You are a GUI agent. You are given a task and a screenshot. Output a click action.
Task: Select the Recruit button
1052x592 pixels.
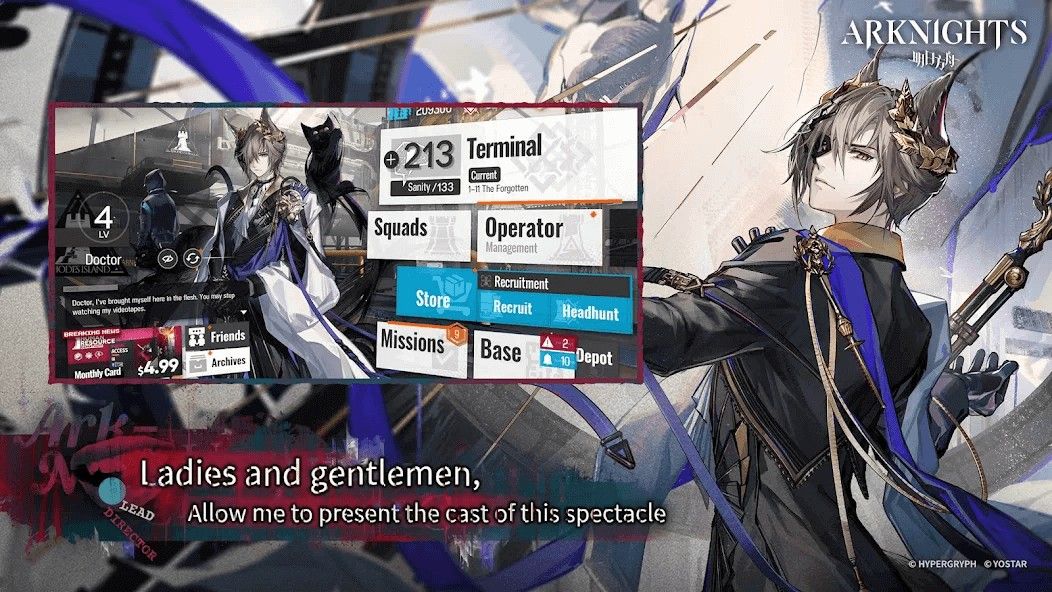(x=512, y=309)
